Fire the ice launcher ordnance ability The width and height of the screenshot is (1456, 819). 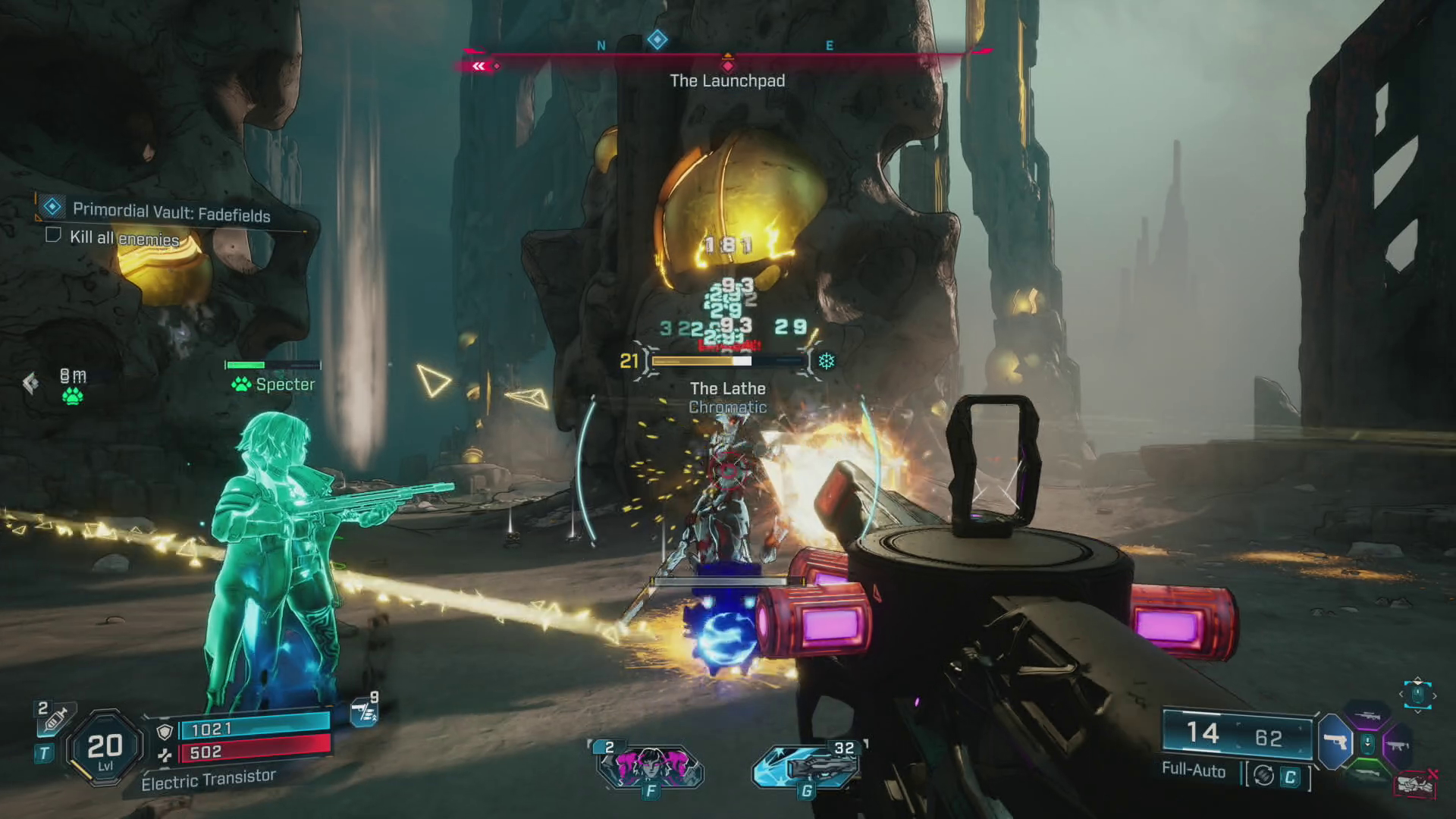pyautogui.click(x=806, y=766)
